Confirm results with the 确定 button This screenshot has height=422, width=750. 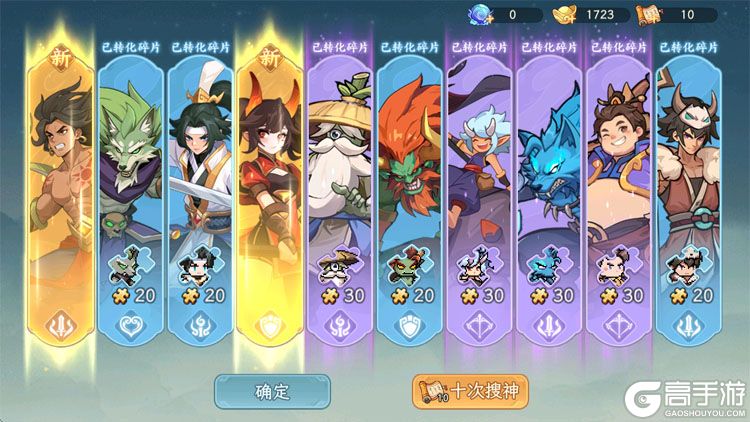click(x=272, y=391)
